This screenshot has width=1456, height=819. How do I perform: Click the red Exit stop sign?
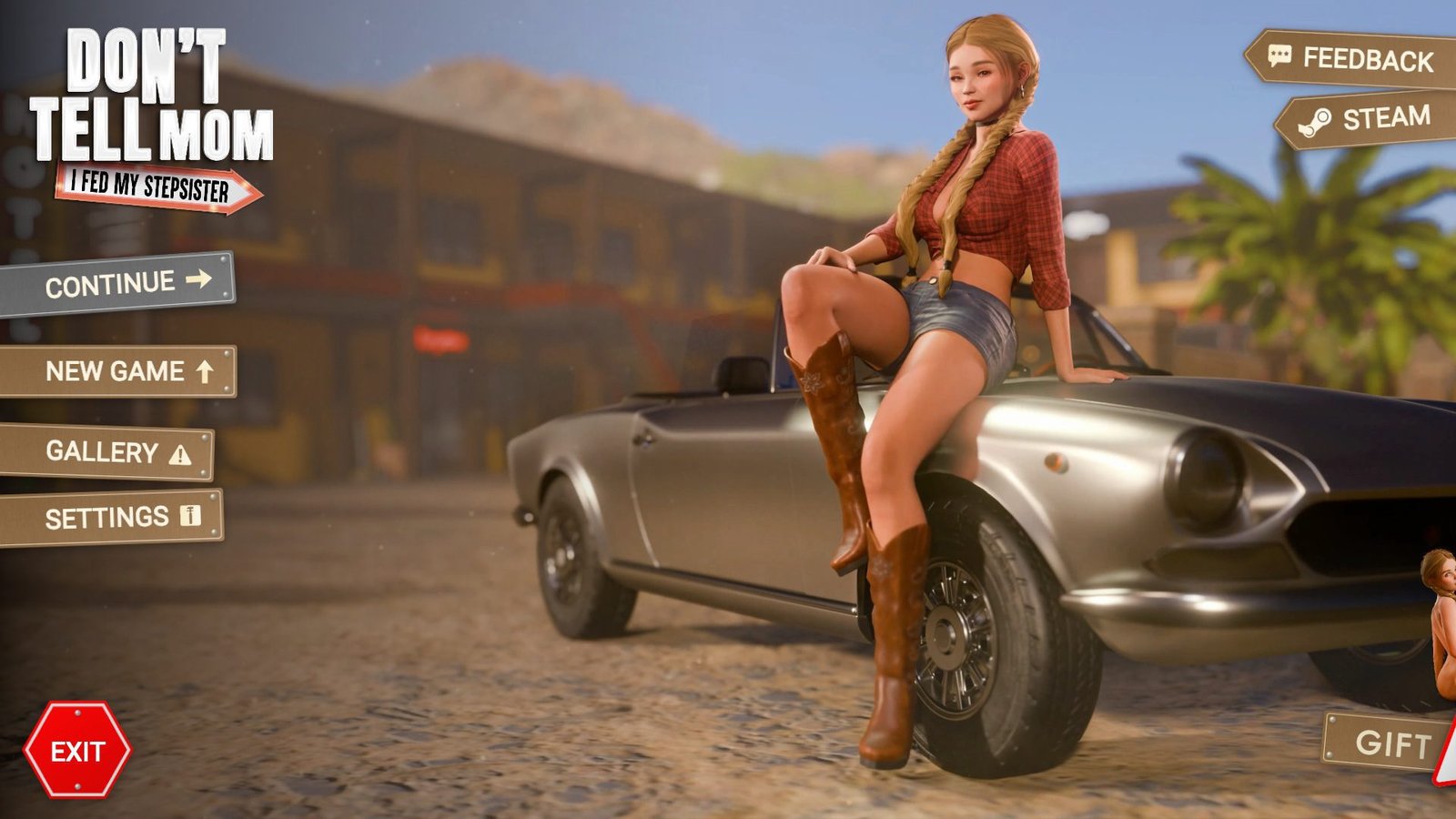pos(77,751)
